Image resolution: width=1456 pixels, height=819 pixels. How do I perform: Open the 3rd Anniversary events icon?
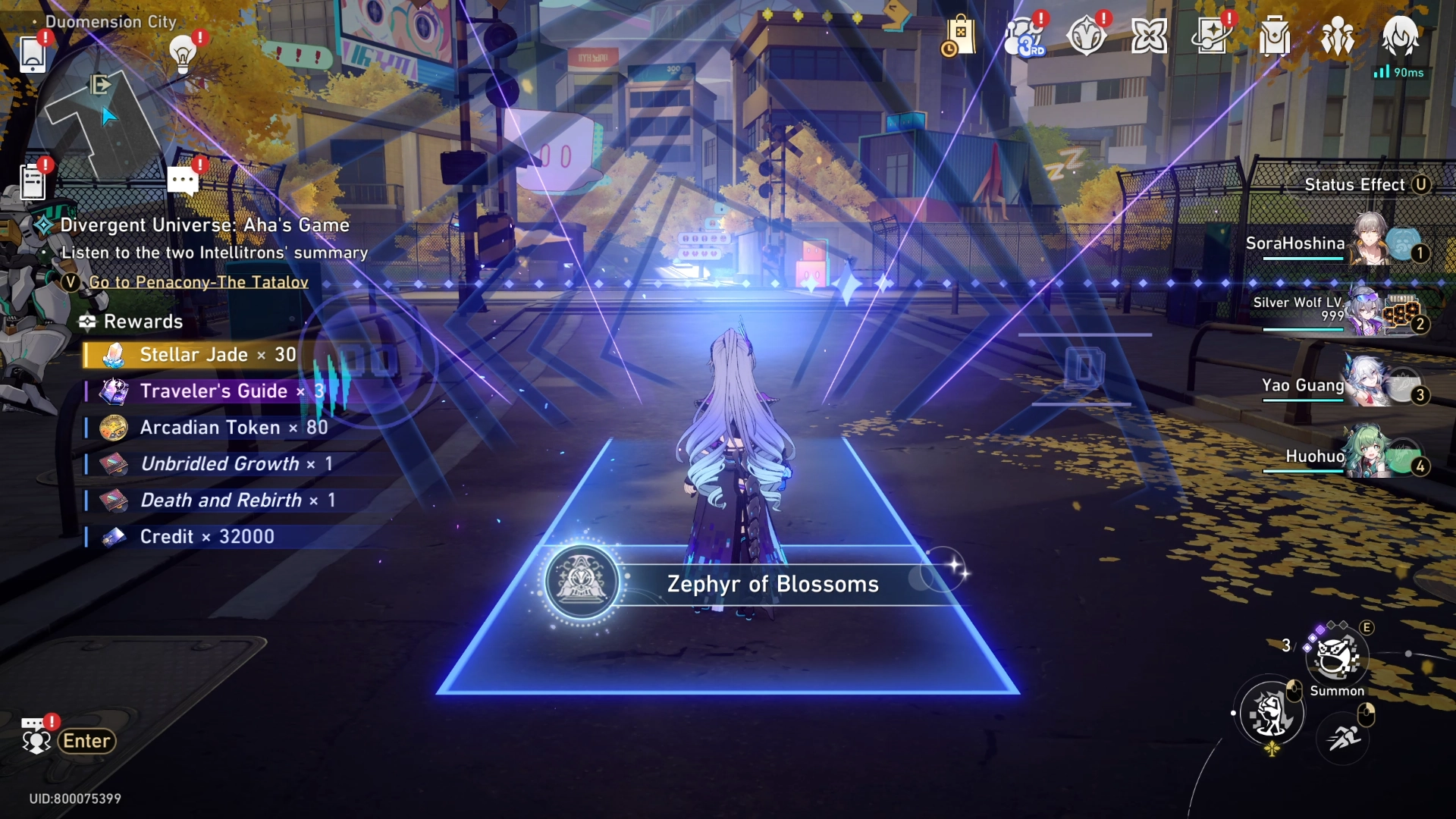[x=1024, y=34]
